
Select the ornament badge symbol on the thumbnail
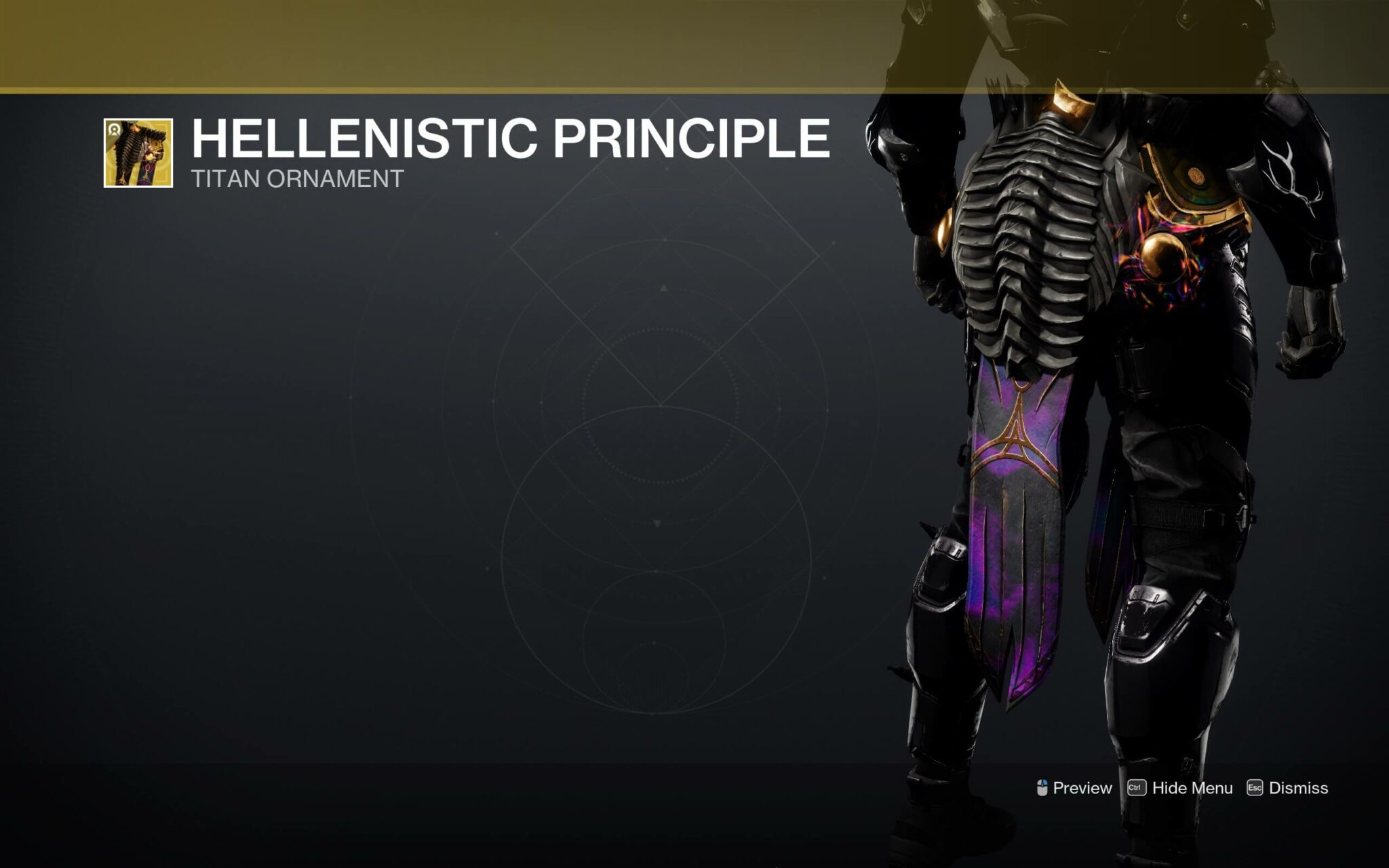coord(114,130)
